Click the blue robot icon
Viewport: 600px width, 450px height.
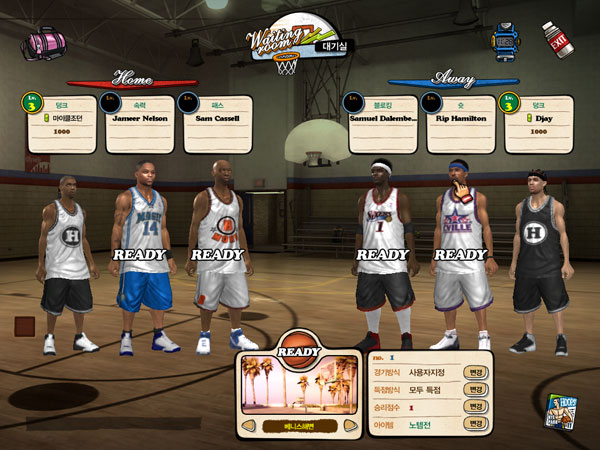pyautogui.click(x=506, y=41)
